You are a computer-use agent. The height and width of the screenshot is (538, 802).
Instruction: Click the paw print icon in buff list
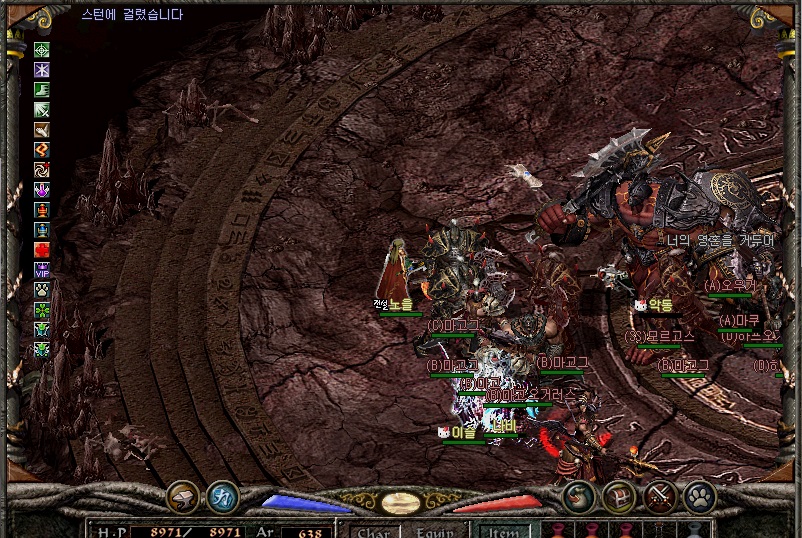[42, 289]
